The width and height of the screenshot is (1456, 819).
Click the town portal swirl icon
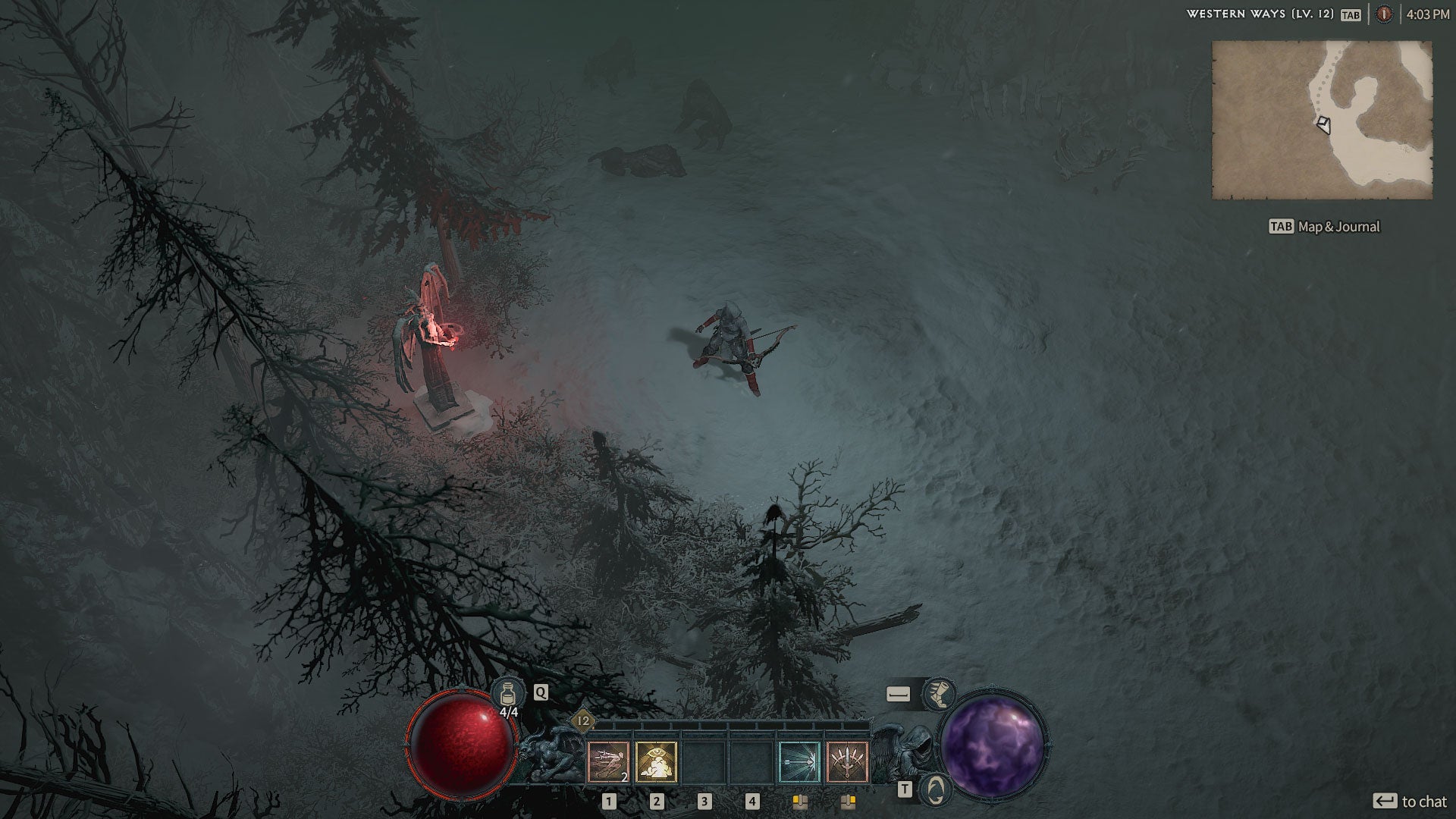pyautogui.click(x=935, y=790)
